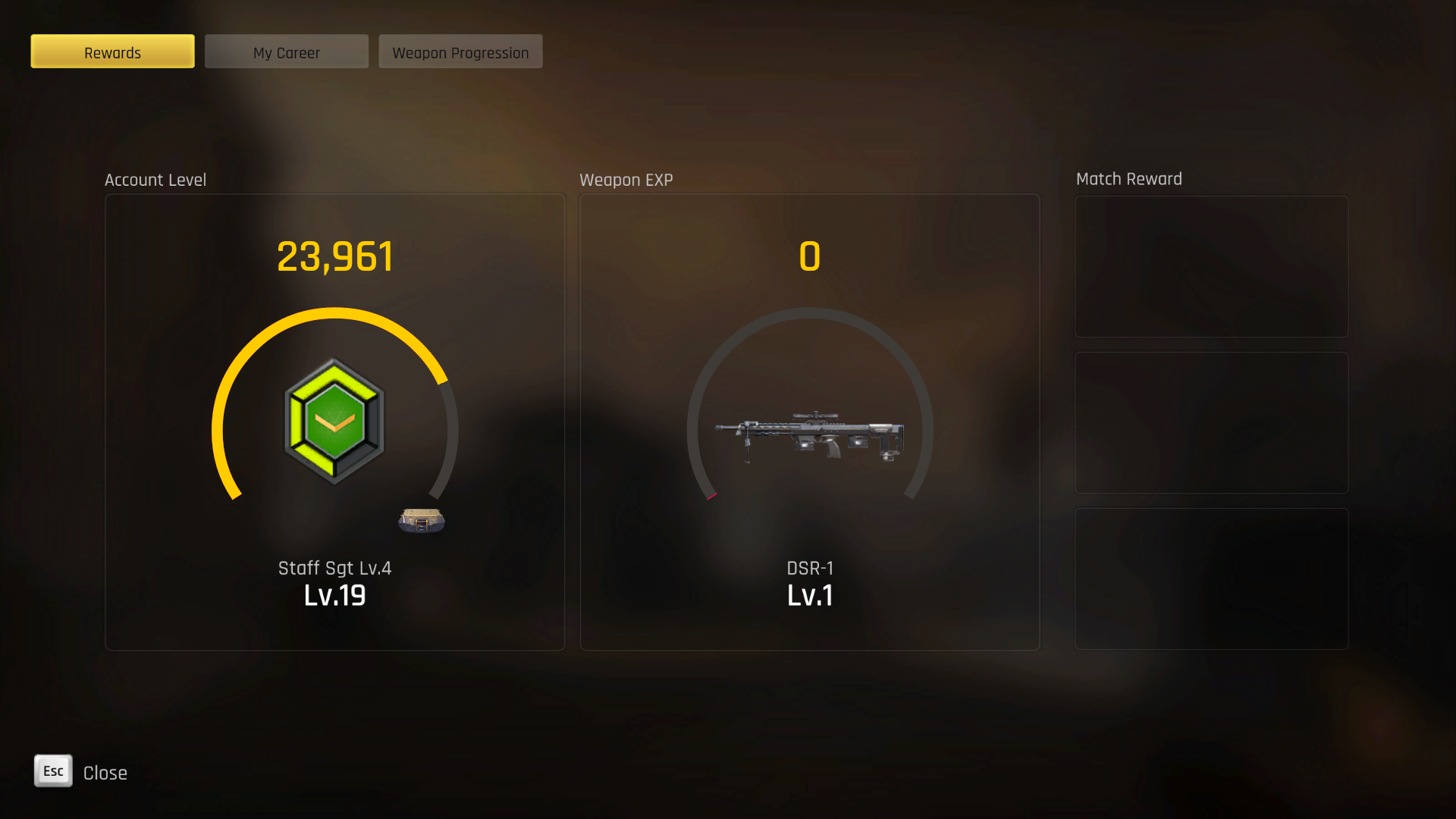Image resolution: width=1456 pixels, height=819 pixels.
Task: Click the second Match Reward slot
Action: (1211, 422)
